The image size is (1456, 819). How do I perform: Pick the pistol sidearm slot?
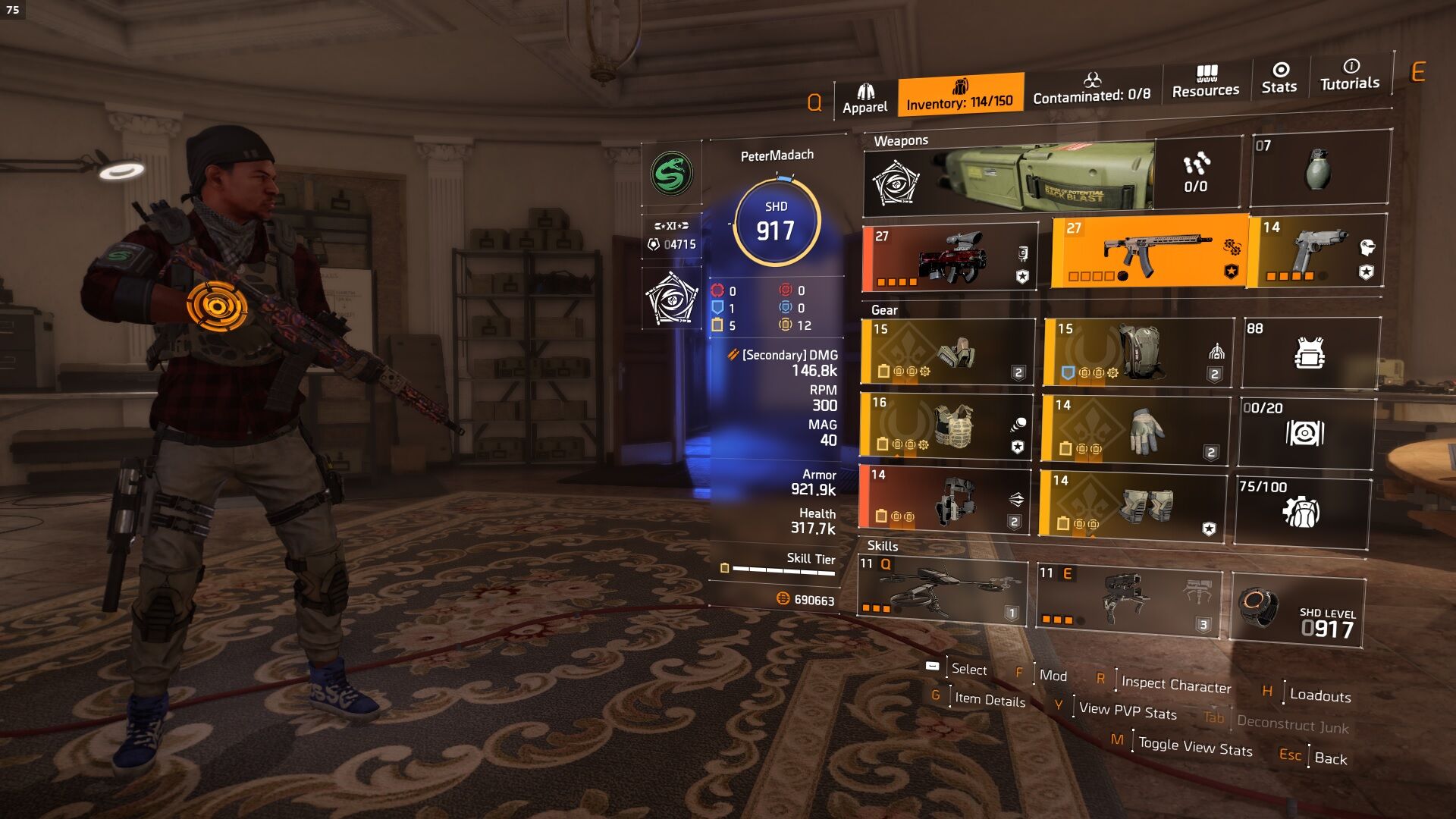click(x=1319, y=250)
